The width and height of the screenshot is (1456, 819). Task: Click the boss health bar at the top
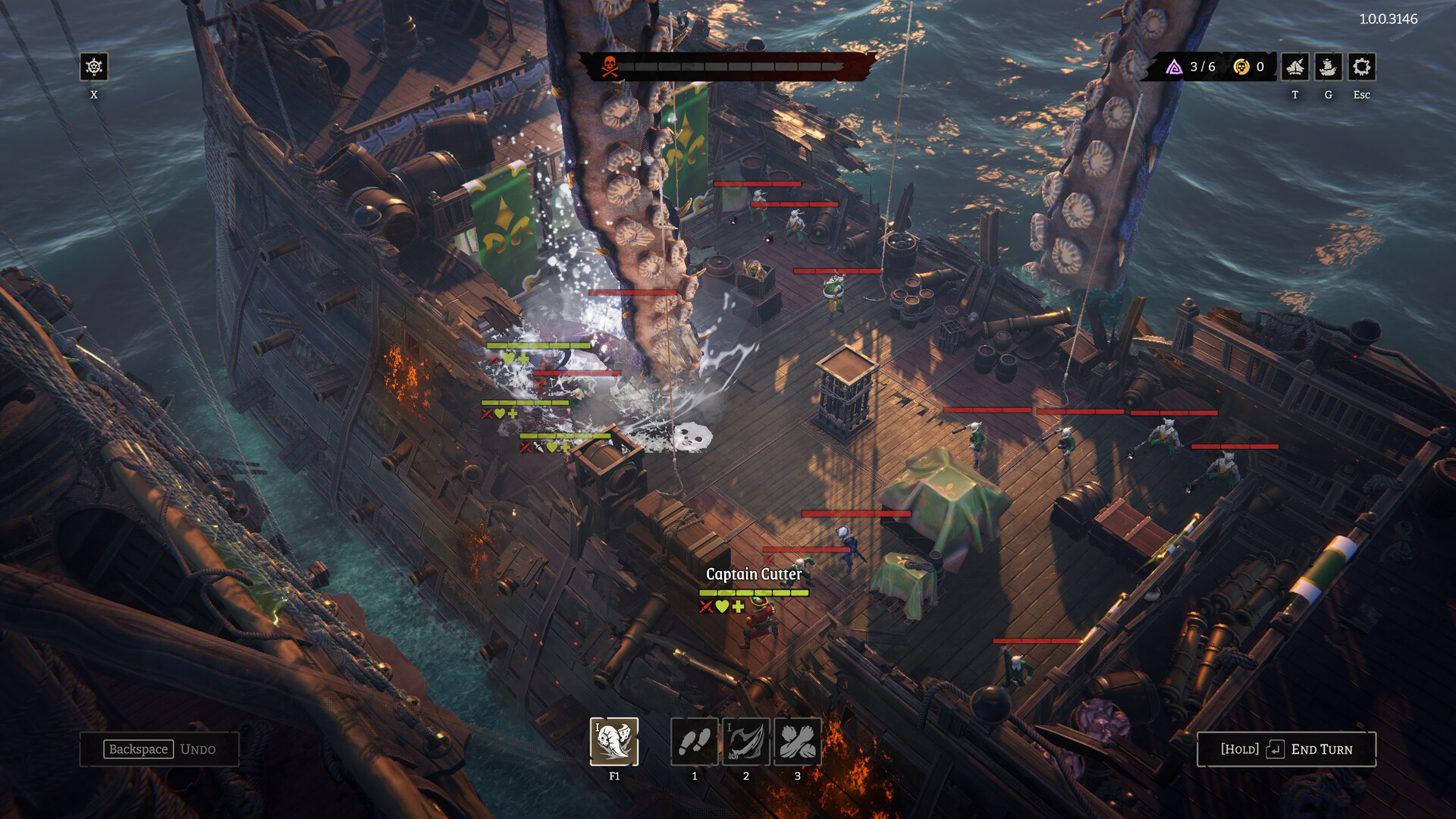[736, 67]
